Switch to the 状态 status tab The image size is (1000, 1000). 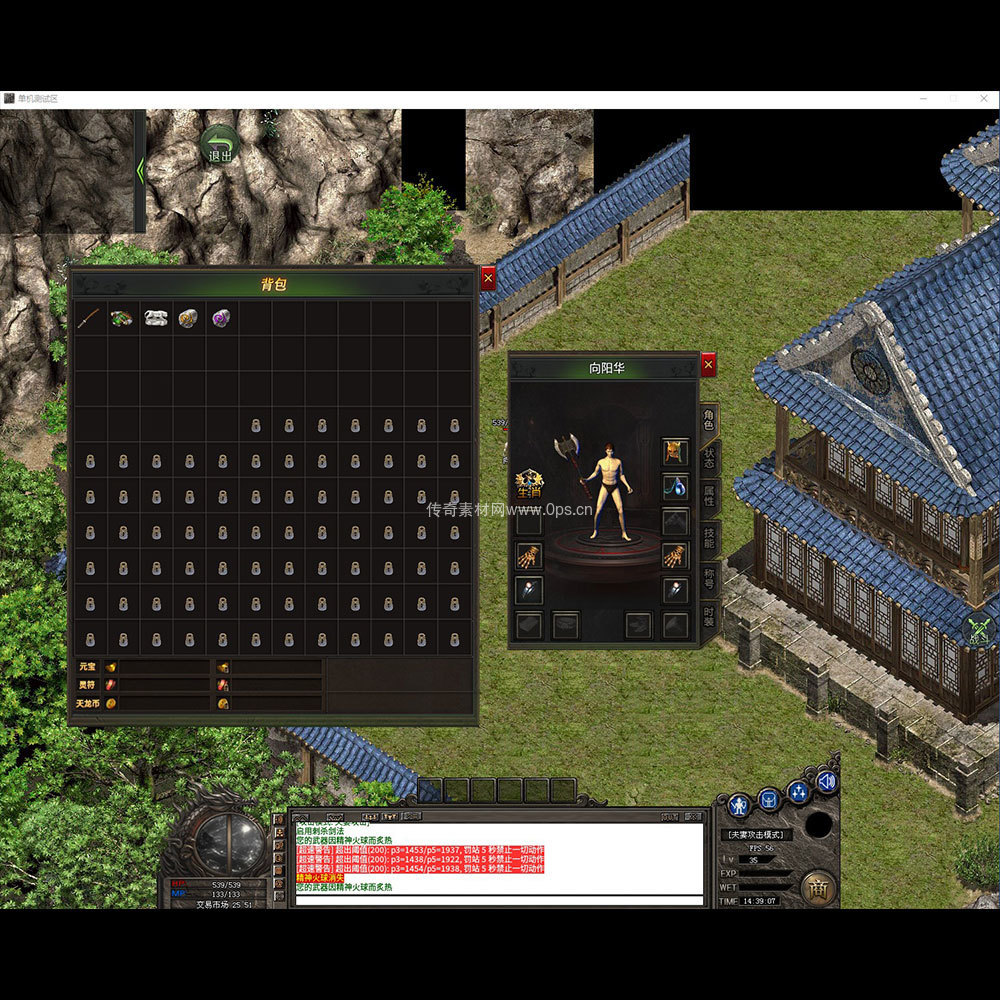tap(709, 457)
